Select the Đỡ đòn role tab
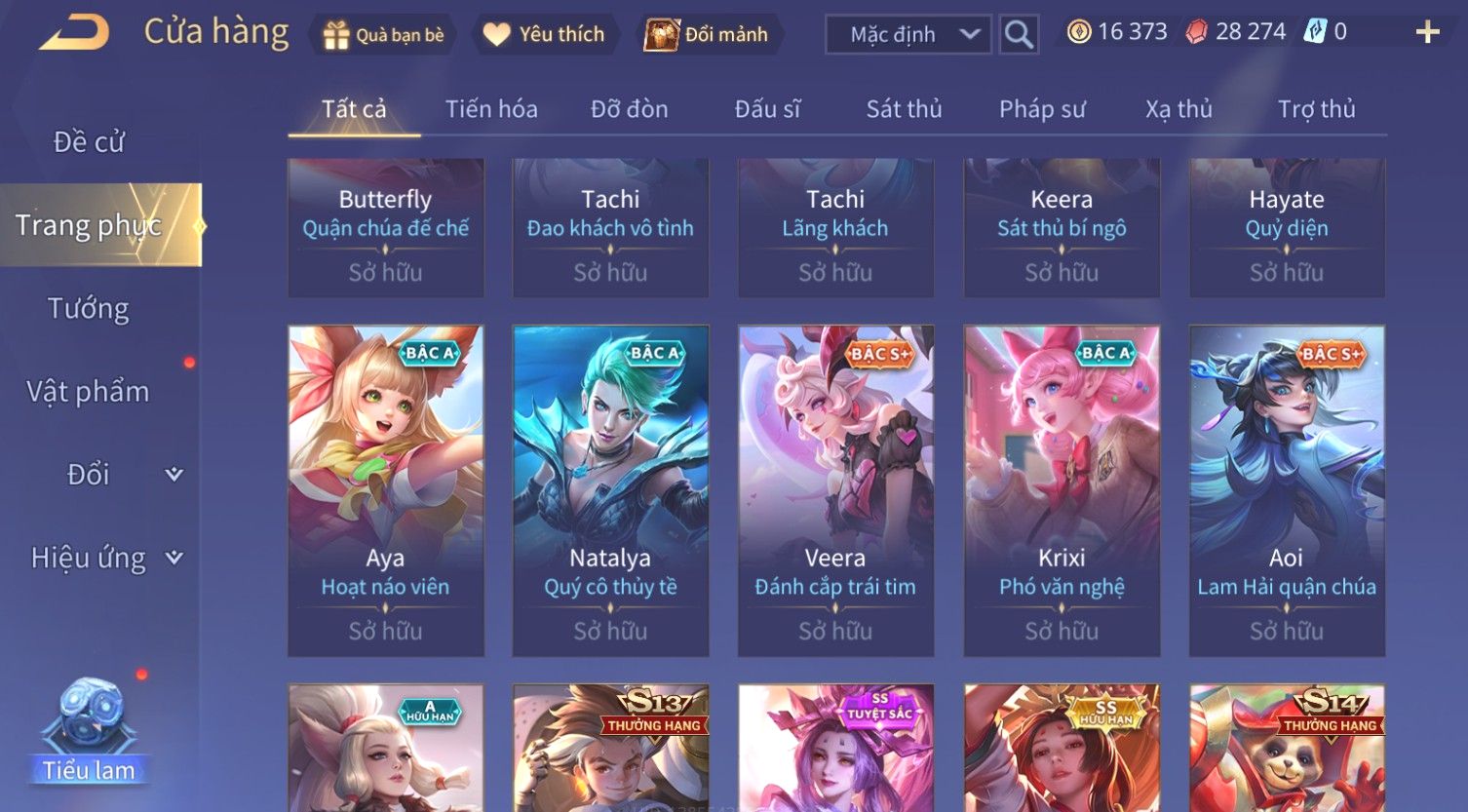 pos(629,109)
